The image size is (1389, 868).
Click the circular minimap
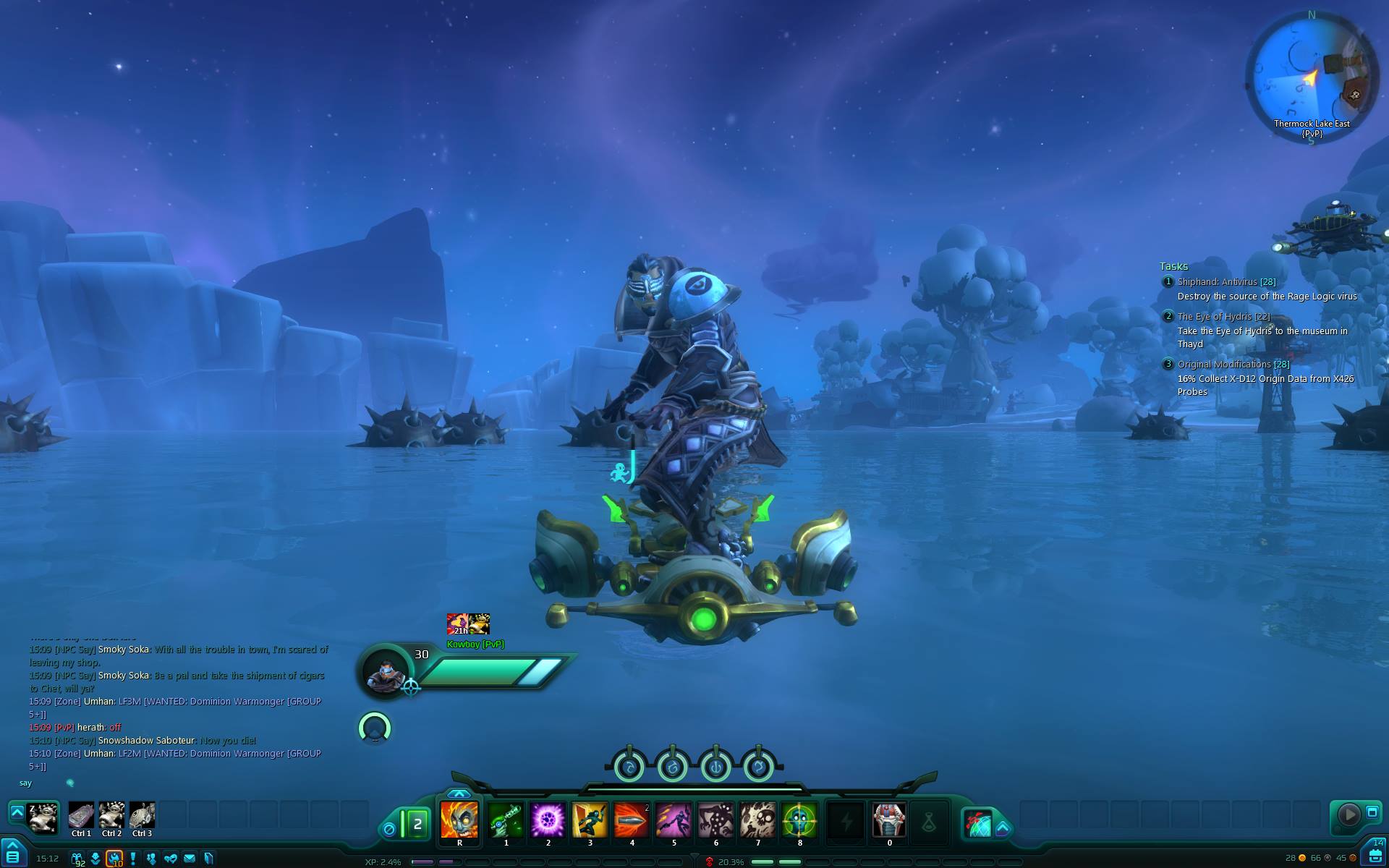point(1310,75)
